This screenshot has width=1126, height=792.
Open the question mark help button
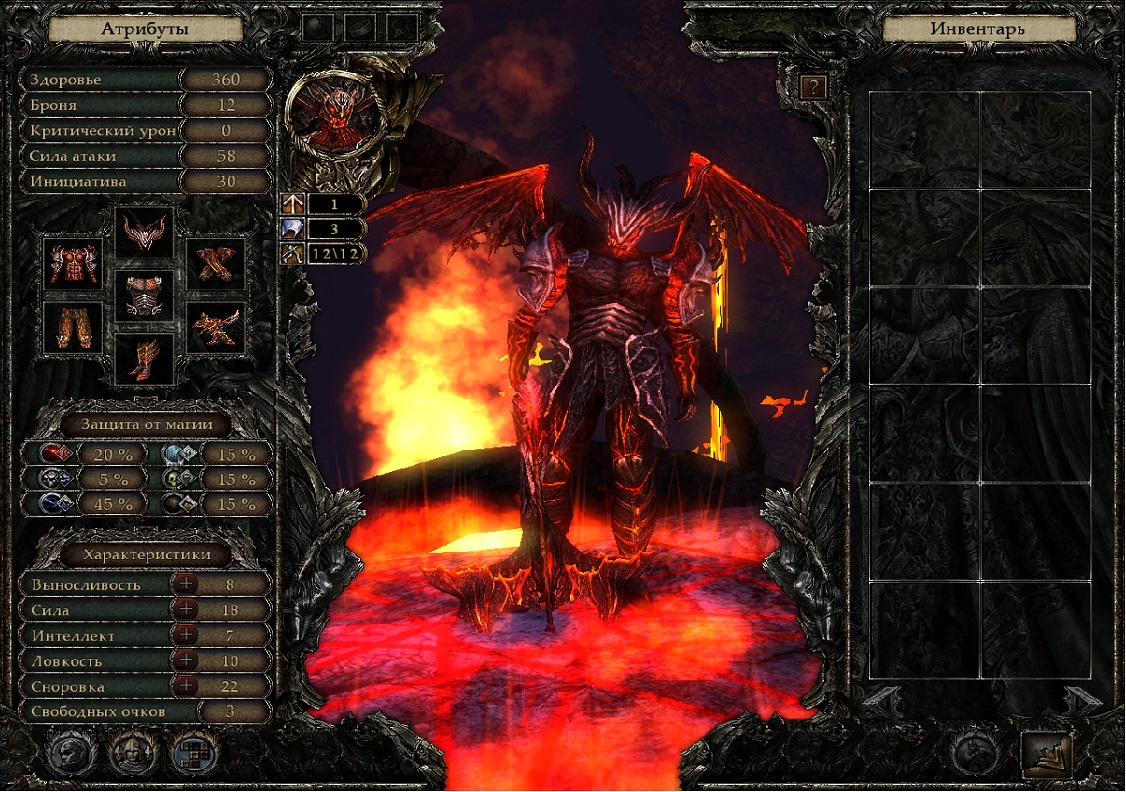pyautogui.click(x=816, y=87)
